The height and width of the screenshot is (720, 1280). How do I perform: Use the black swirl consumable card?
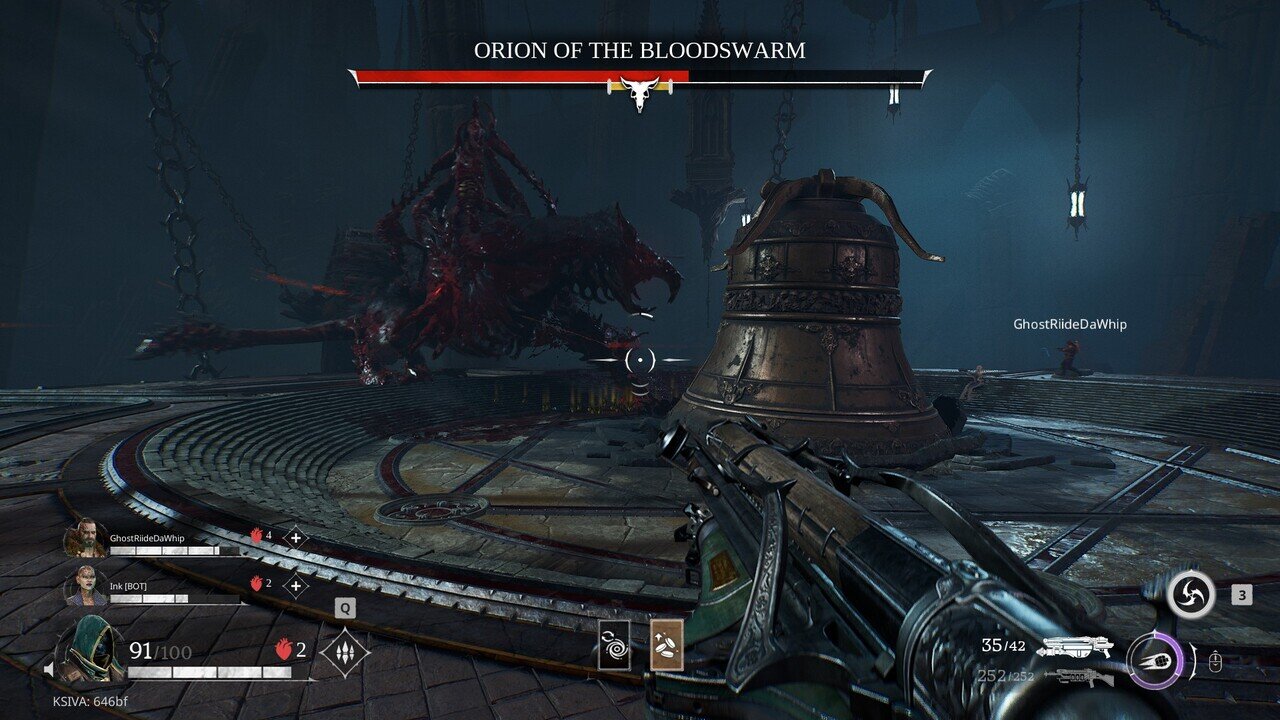pyautogui.click(x=613, y=644)
